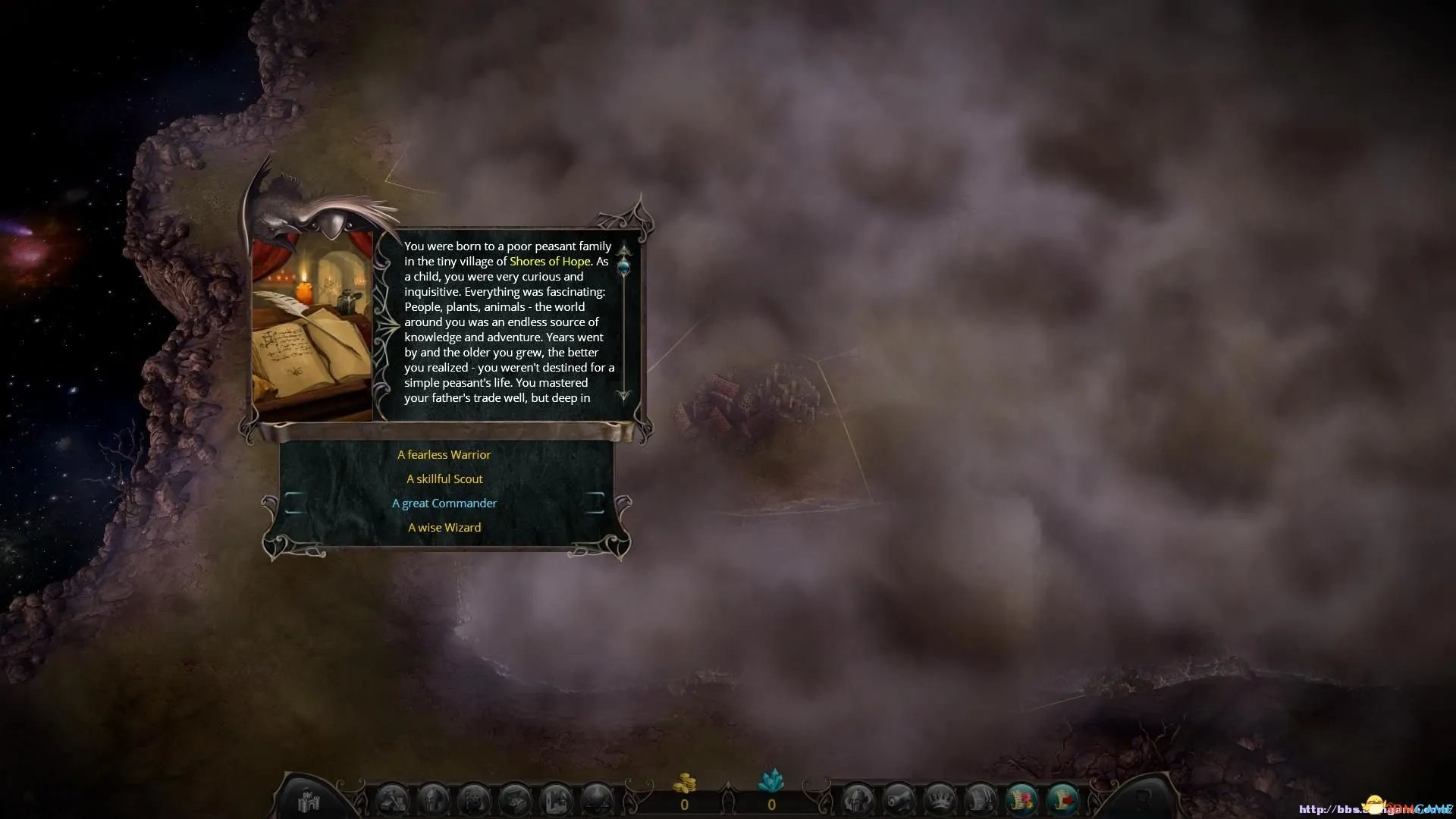
Task: Click the blue orb scrollbar handle
Action: coord(624,265)
